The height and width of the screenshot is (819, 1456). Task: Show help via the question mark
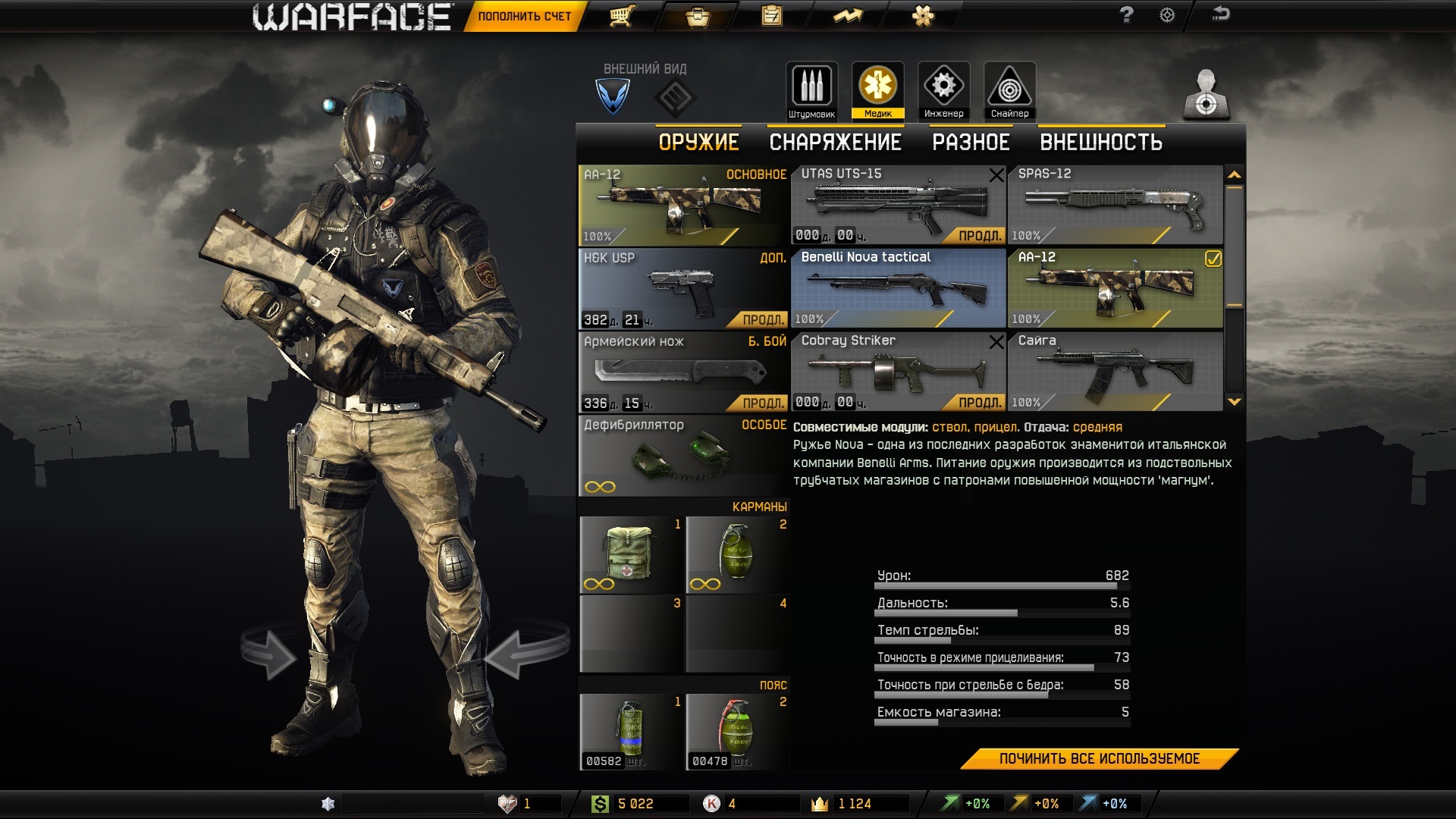click(x=1126, y=15)
